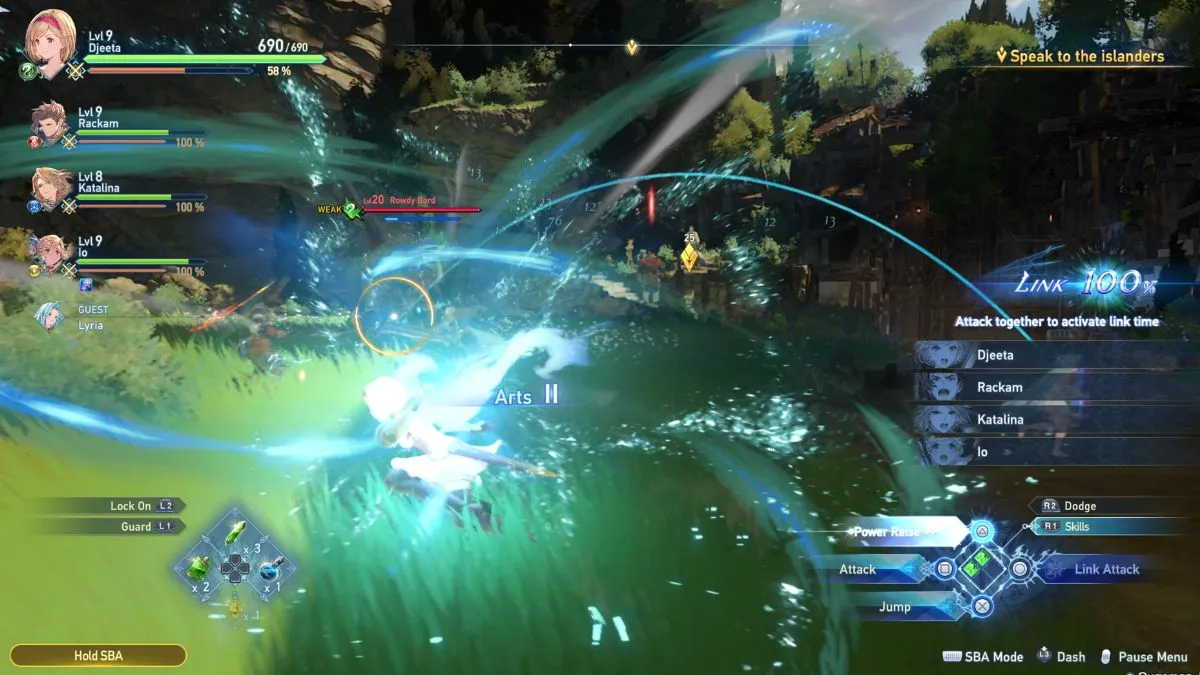Use the green crystal item with 3 left
The height and width of the screenshot is (675, 1200).
235,532
